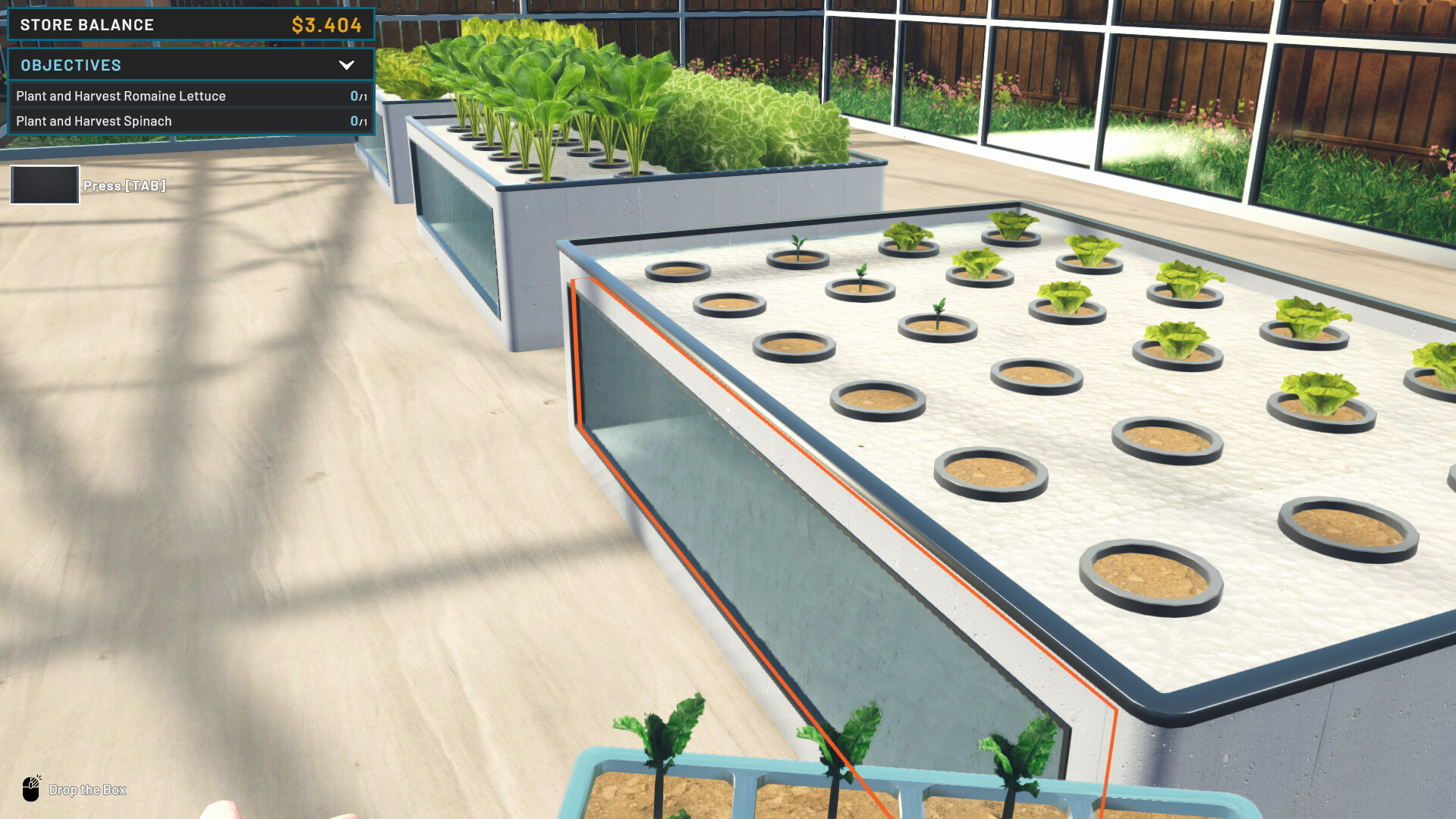Viewport: 1456px width, 819px height.
Task: Open the Objectives header chevron
Action: point(347,65)
